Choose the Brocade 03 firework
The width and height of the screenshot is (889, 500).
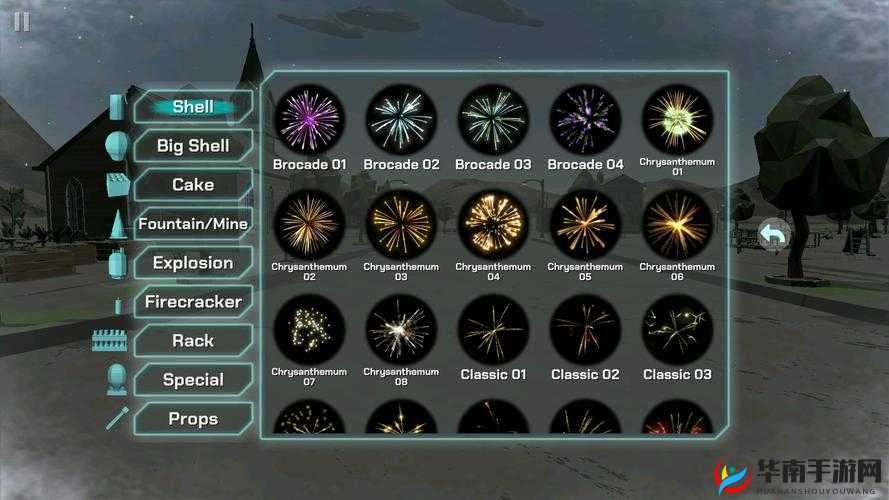point(493,119)
